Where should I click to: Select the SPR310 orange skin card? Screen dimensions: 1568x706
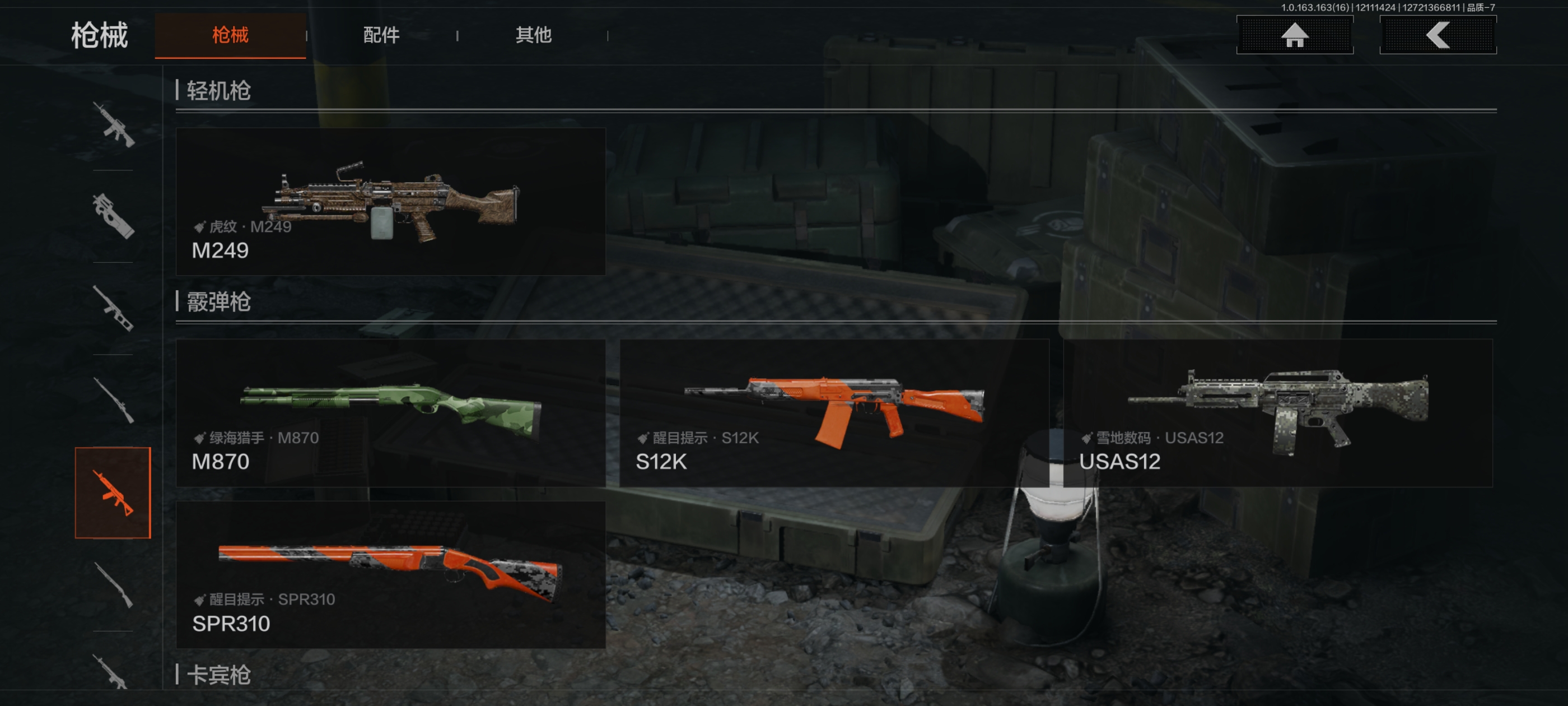pos(390,574)
